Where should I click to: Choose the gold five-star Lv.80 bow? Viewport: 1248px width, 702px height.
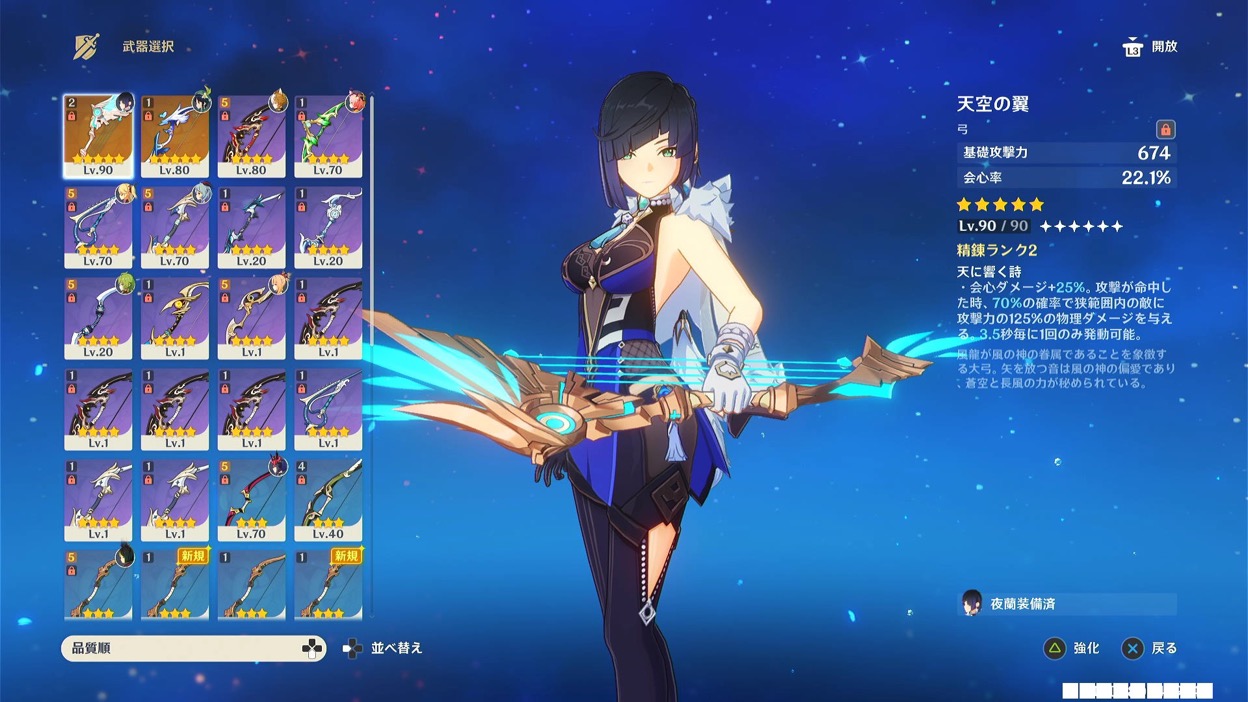pyautogui.click(x=175, y=136)
